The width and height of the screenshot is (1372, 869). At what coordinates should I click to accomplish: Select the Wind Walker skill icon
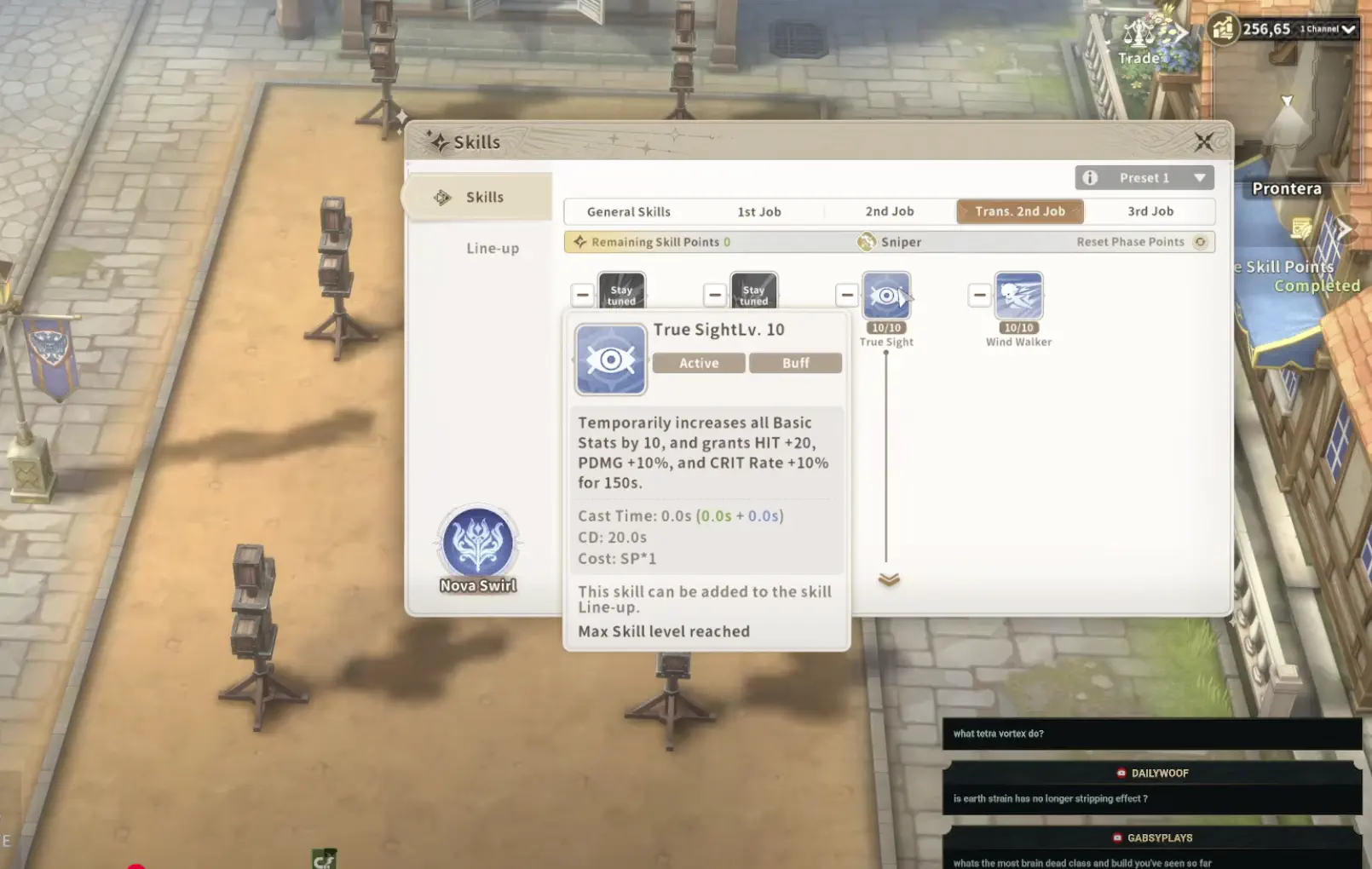pos(1019,296)
